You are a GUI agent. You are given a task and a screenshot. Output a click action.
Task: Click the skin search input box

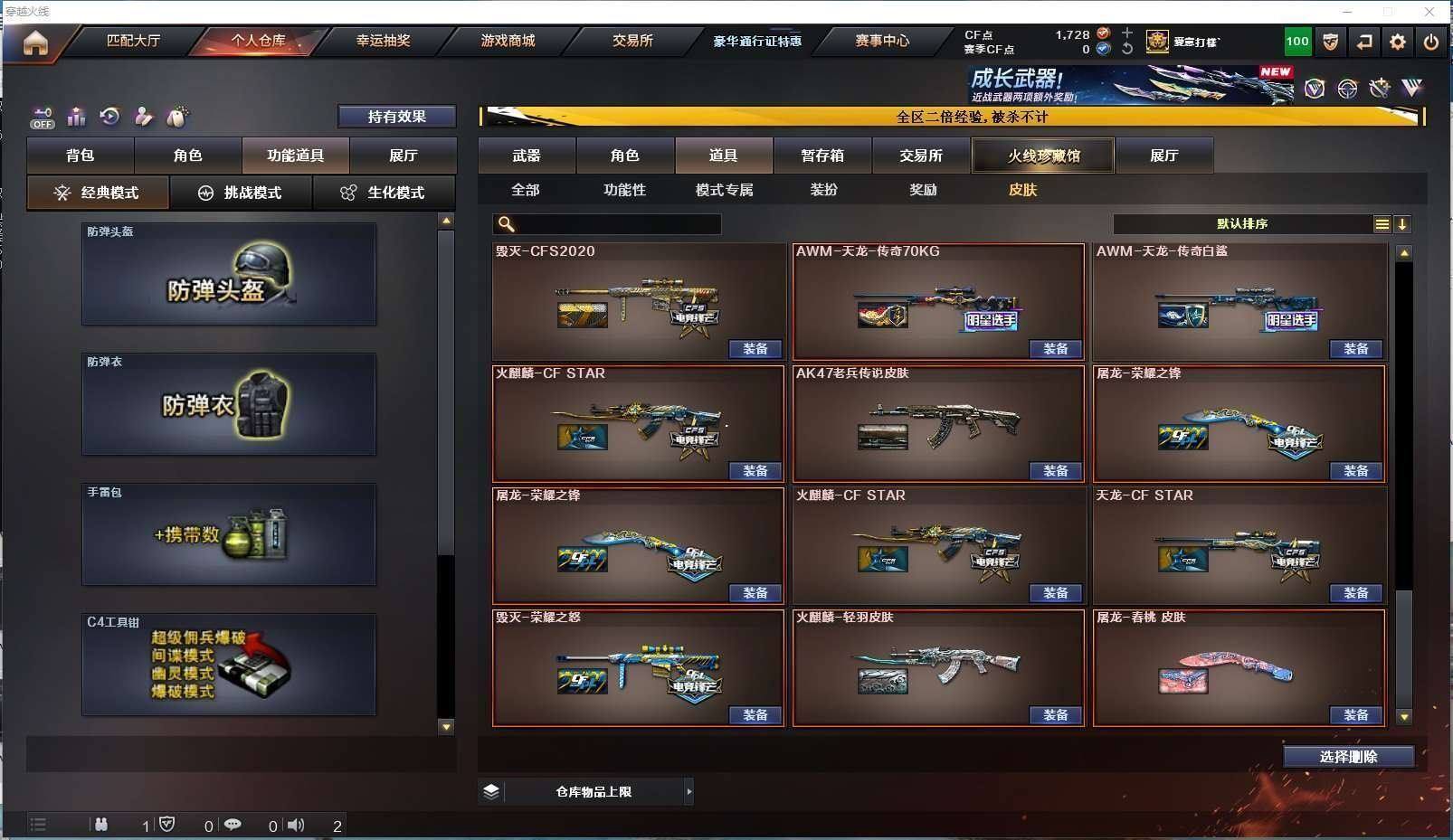click(x=615, y=224)
